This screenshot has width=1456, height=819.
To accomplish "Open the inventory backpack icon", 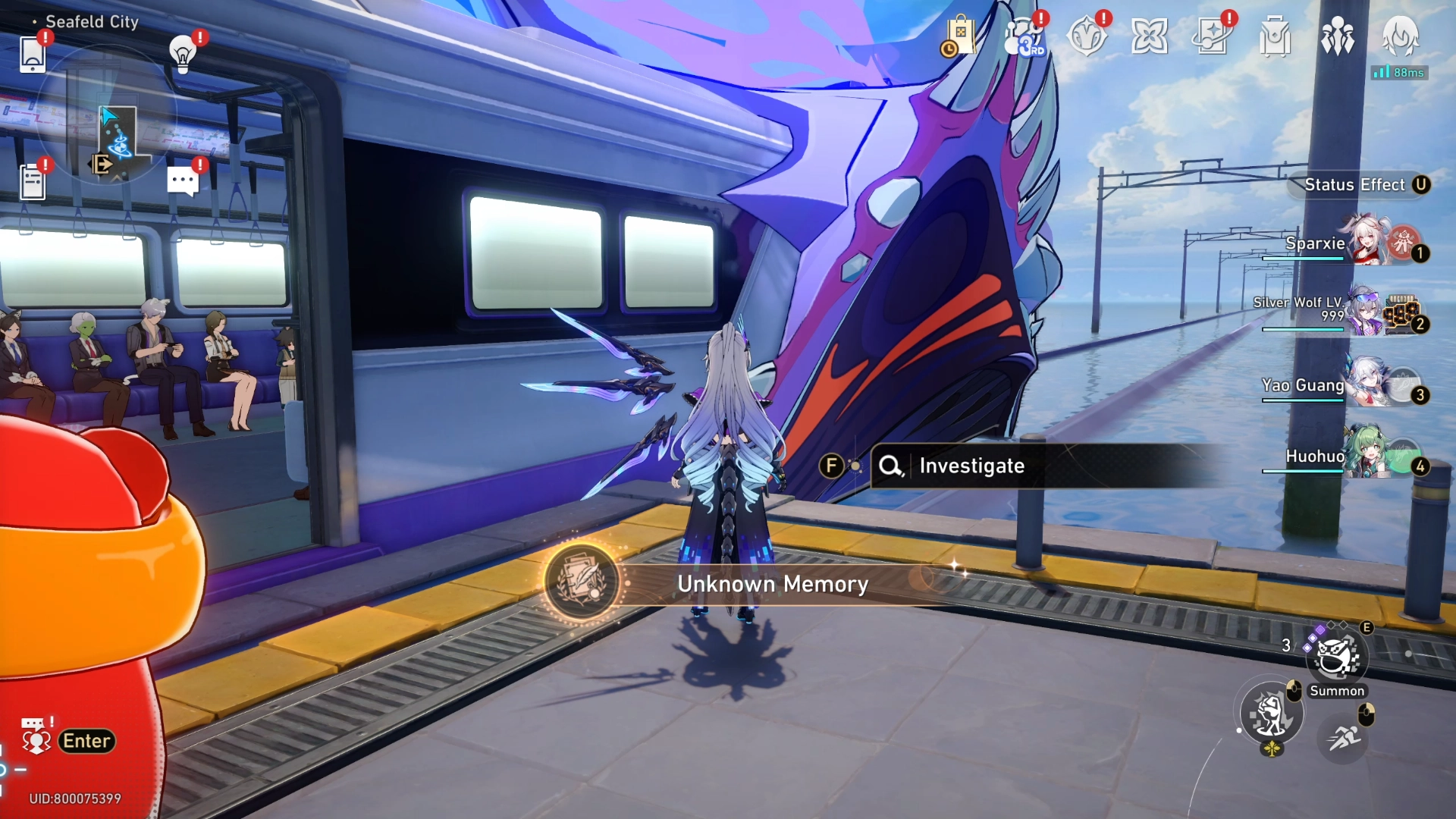I will (1272, 34).
